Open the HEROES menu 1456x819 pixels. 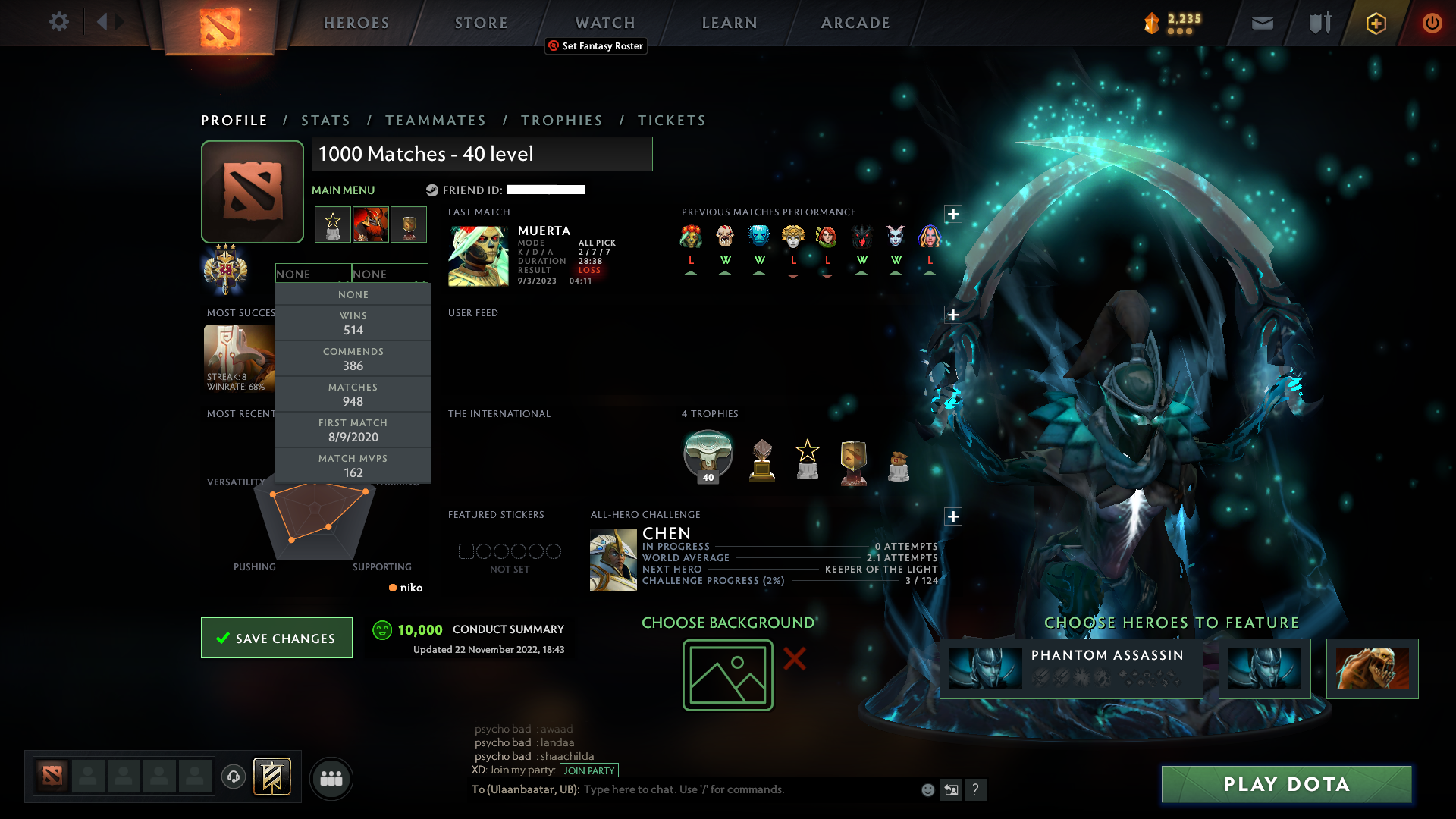click(x=356, y=22)
